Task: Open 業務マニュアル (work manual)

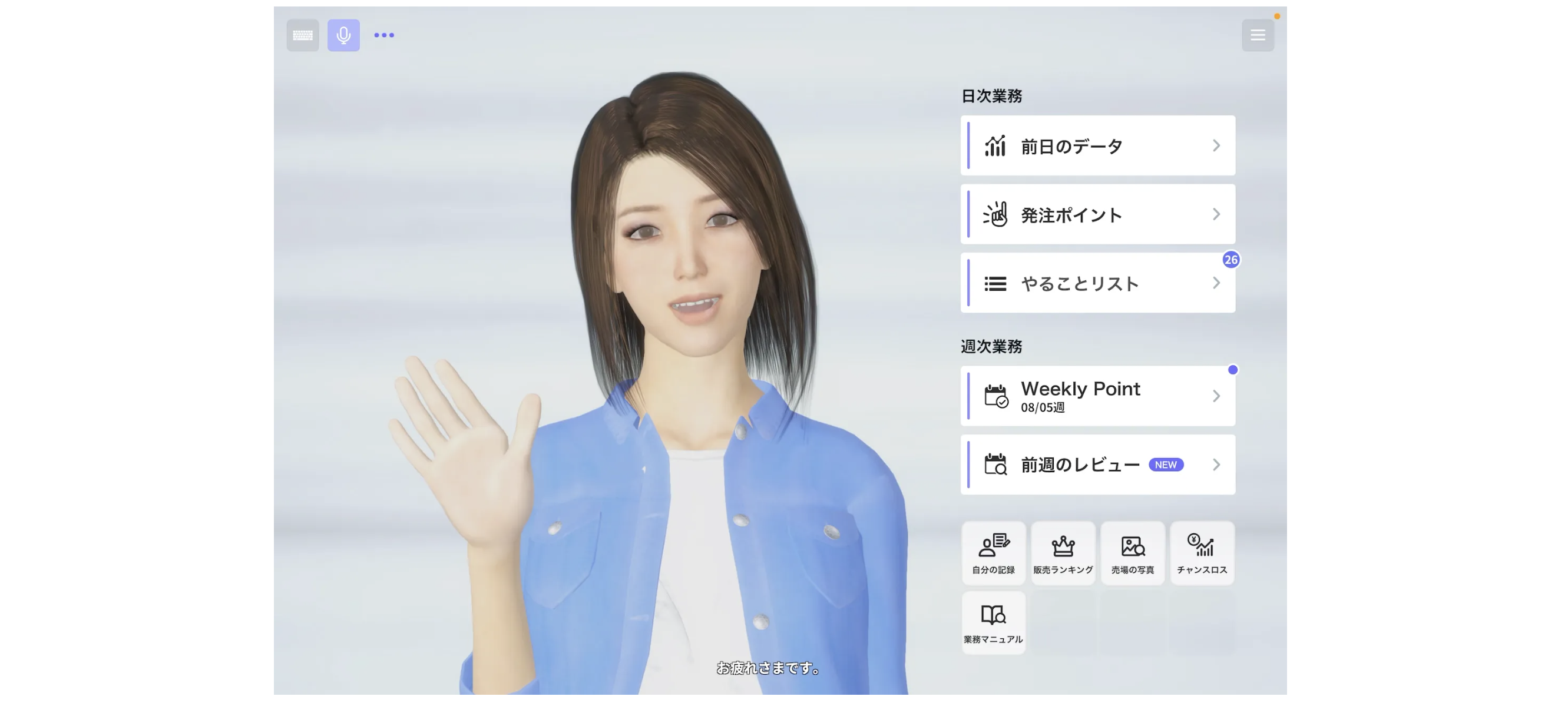Action: (x=993, y=621)
